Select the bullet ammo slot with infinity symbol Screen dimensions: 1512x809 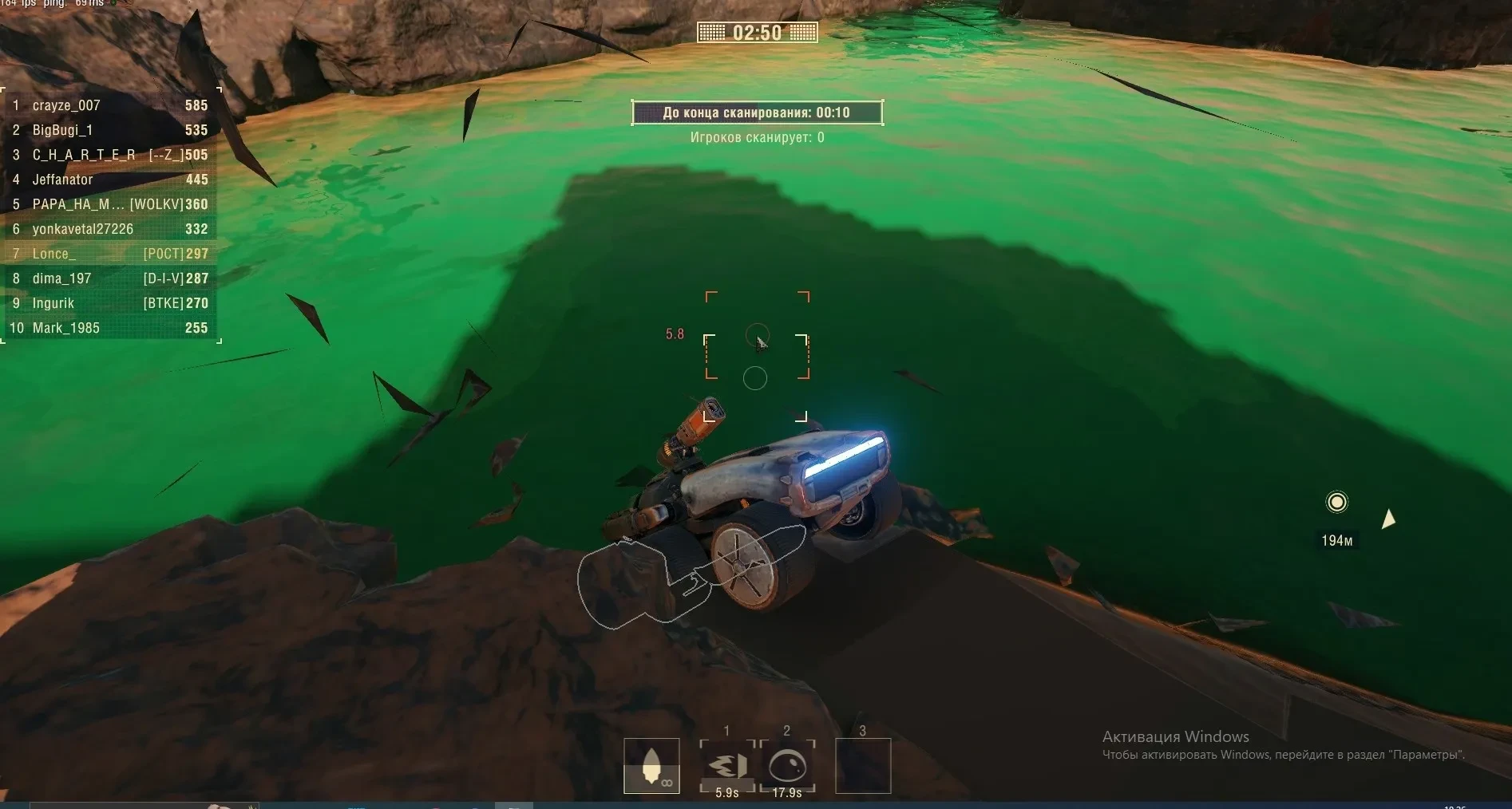(651, 766)
